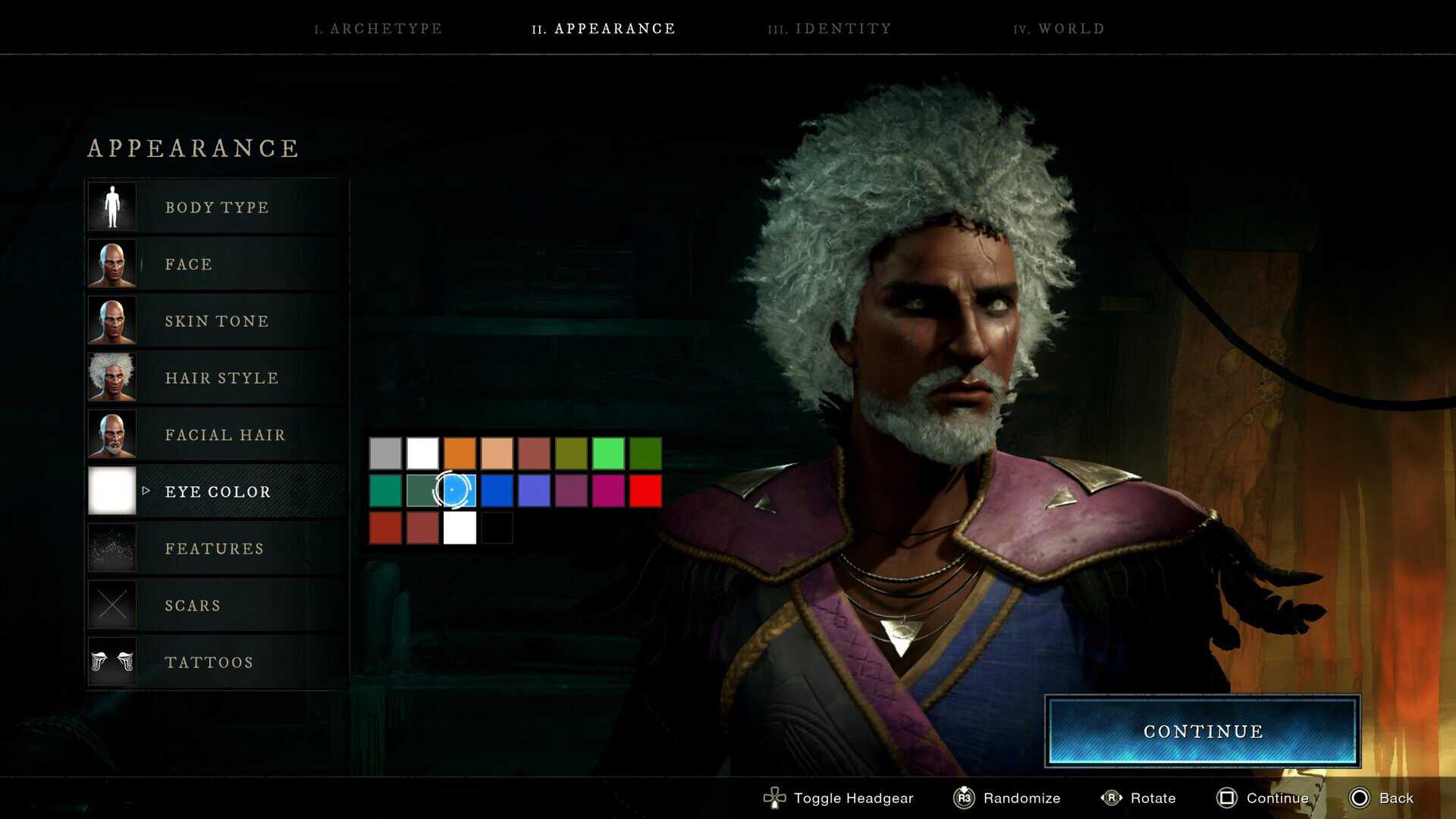The image size is (1456, 819).
Task: Pick the red eye color swatch
Action: (645, 491)
